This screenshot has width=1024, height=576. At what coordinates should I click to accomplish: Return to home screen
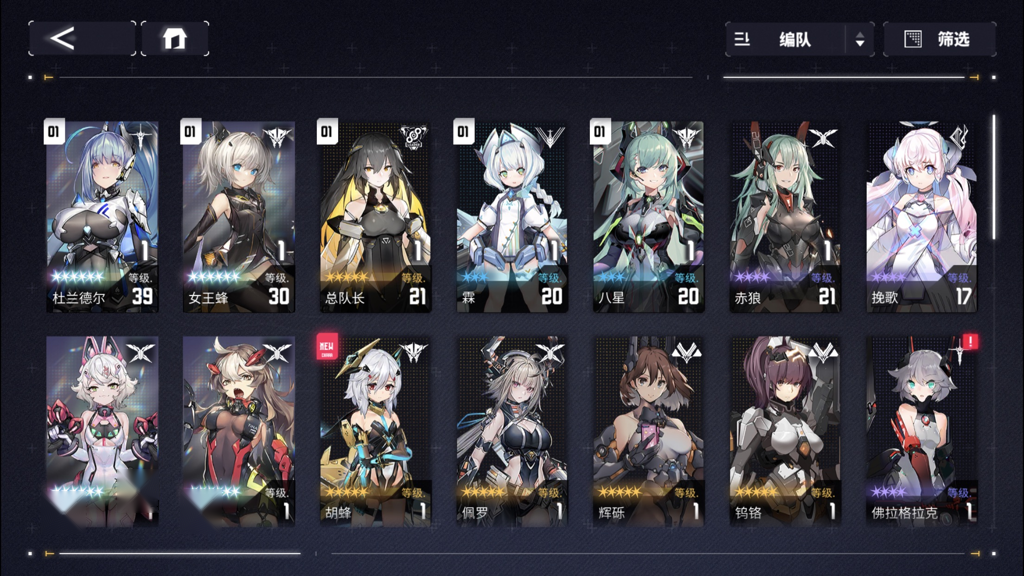coord(175,39)
